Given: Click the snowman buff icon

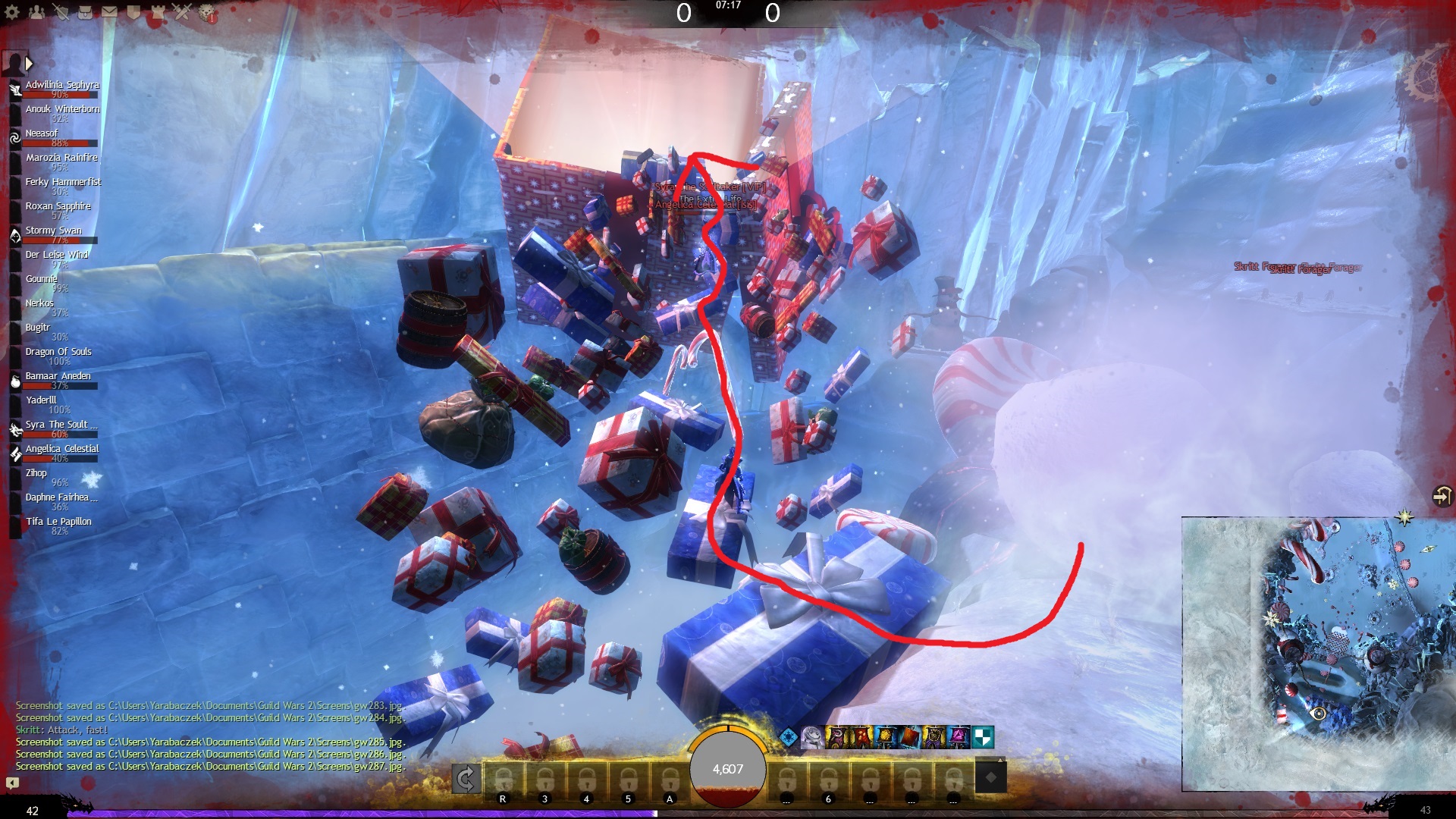Looking at the screenshot, I should point(812,737).
